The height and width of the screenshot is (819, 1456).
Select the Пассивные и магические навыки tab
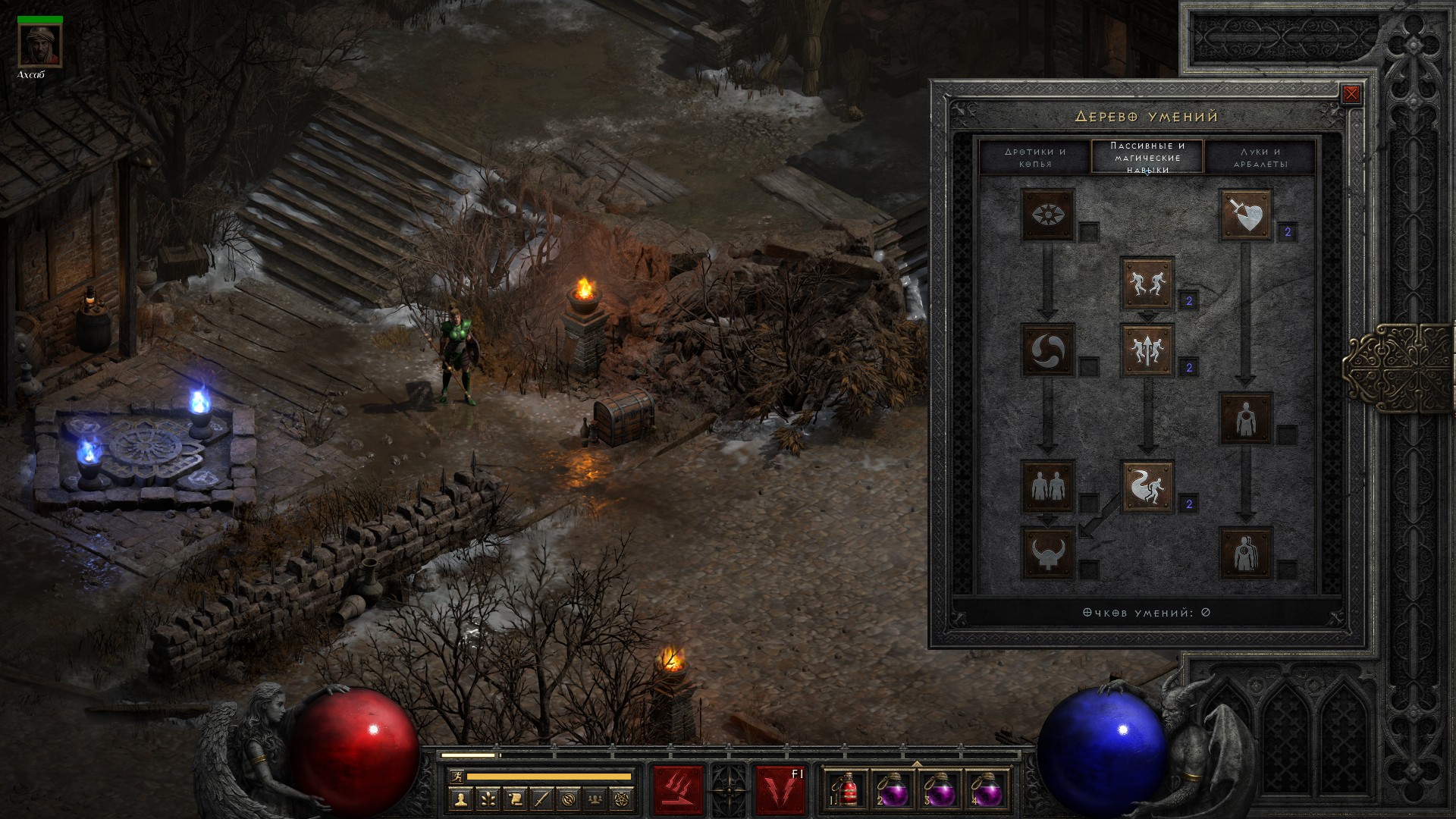pyautogui.click(x=1147, y=157)
